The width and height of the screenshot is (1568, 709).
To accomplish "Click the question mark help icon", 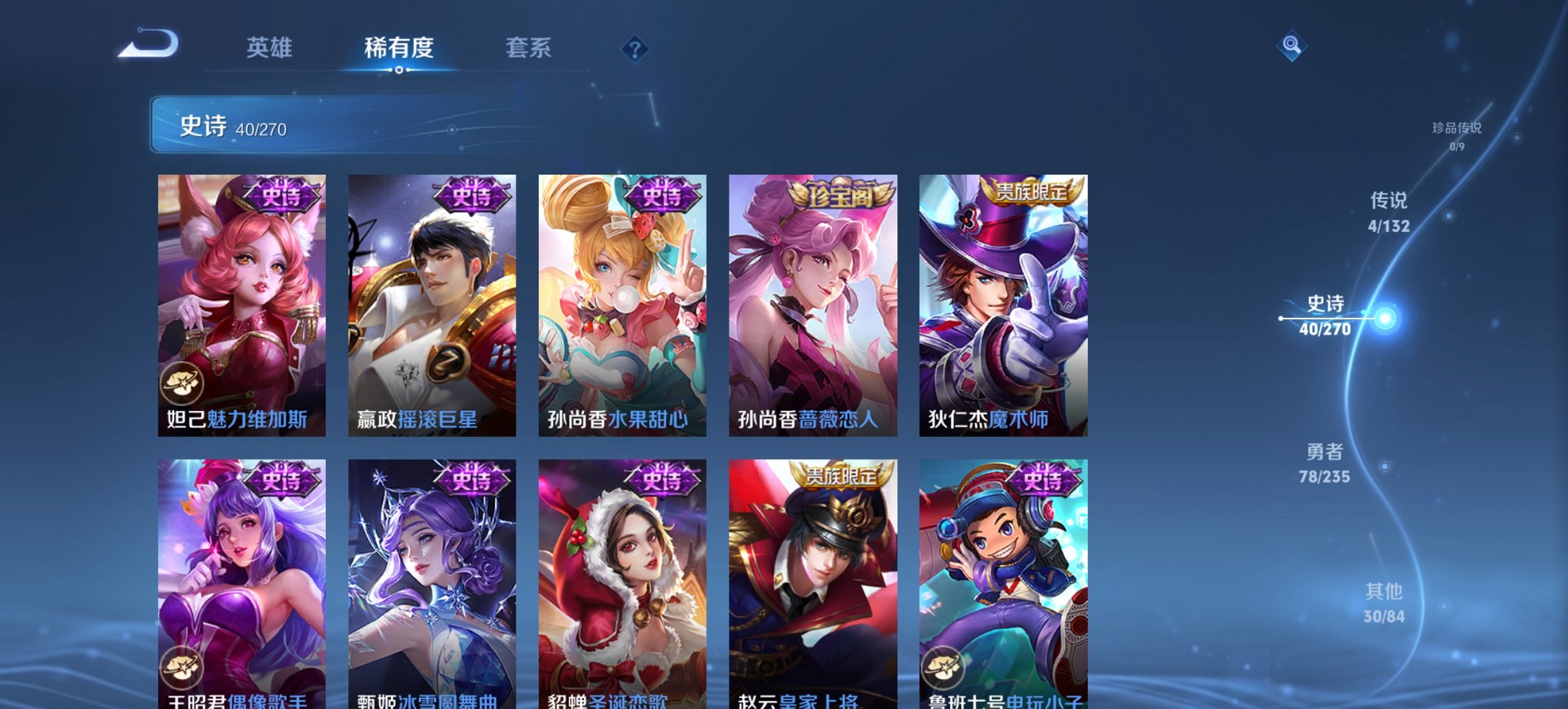I will [634, 48].
